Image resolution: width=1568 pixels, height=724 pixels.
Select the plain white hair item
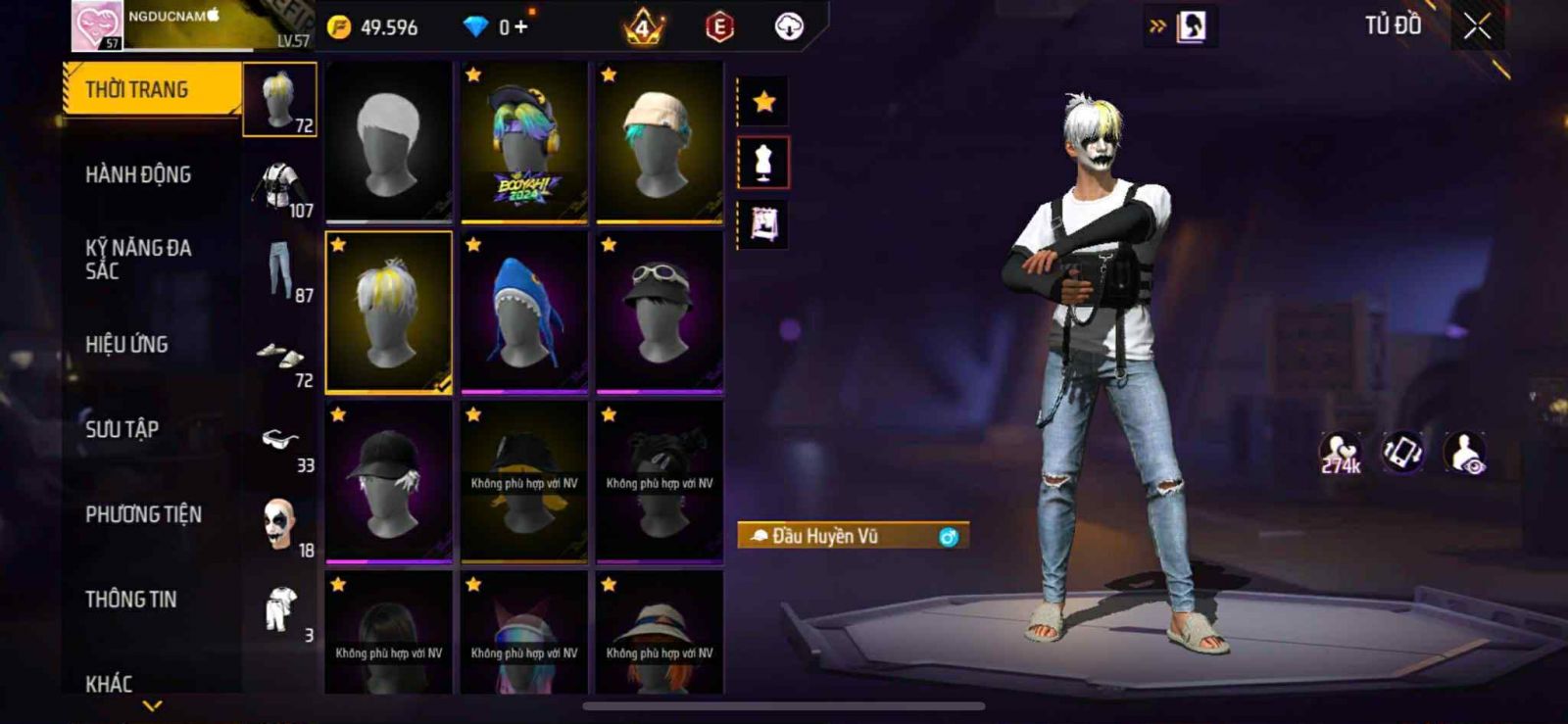pos(389,141)
